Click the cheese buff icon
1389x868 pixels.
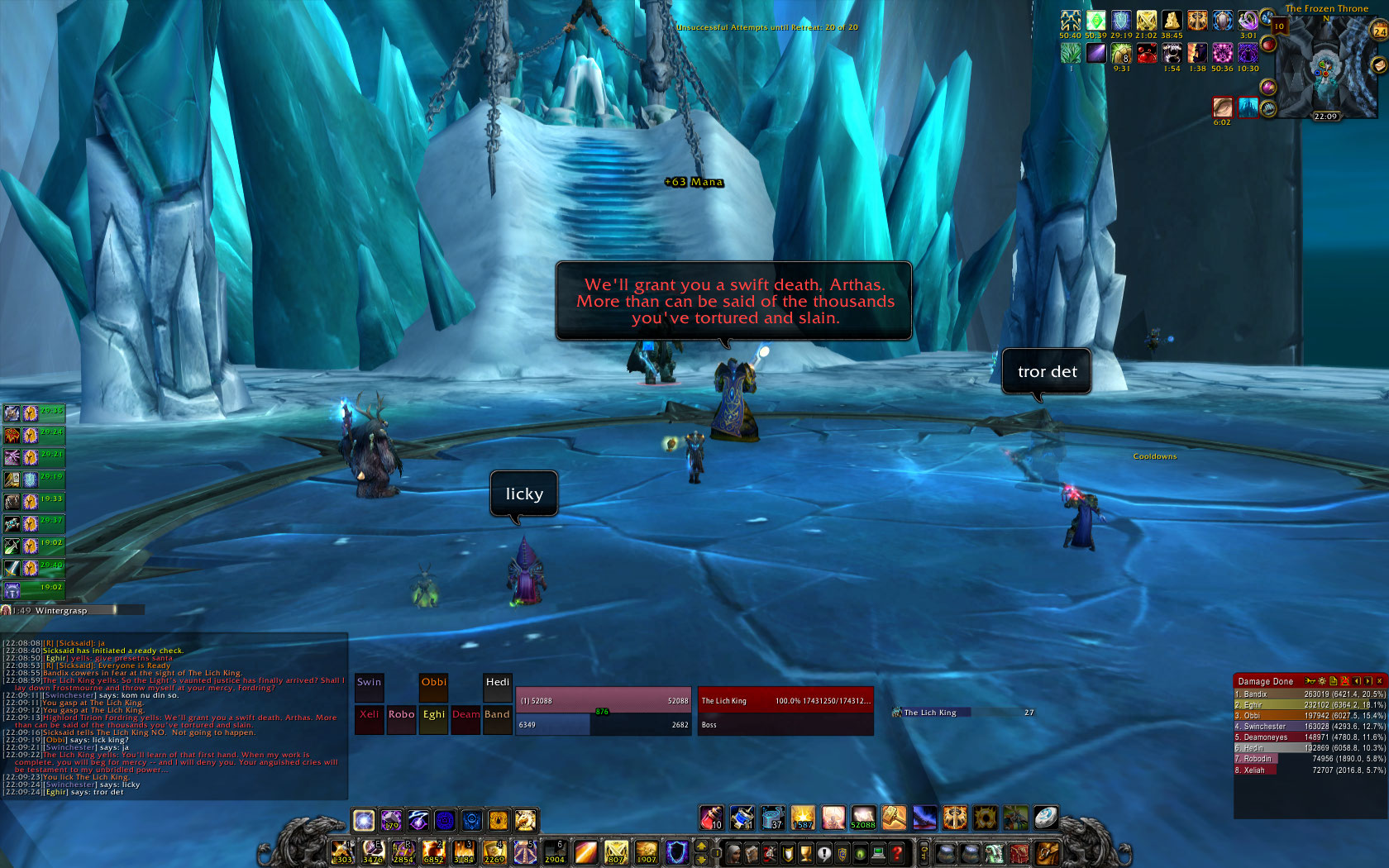point(1172,21)
